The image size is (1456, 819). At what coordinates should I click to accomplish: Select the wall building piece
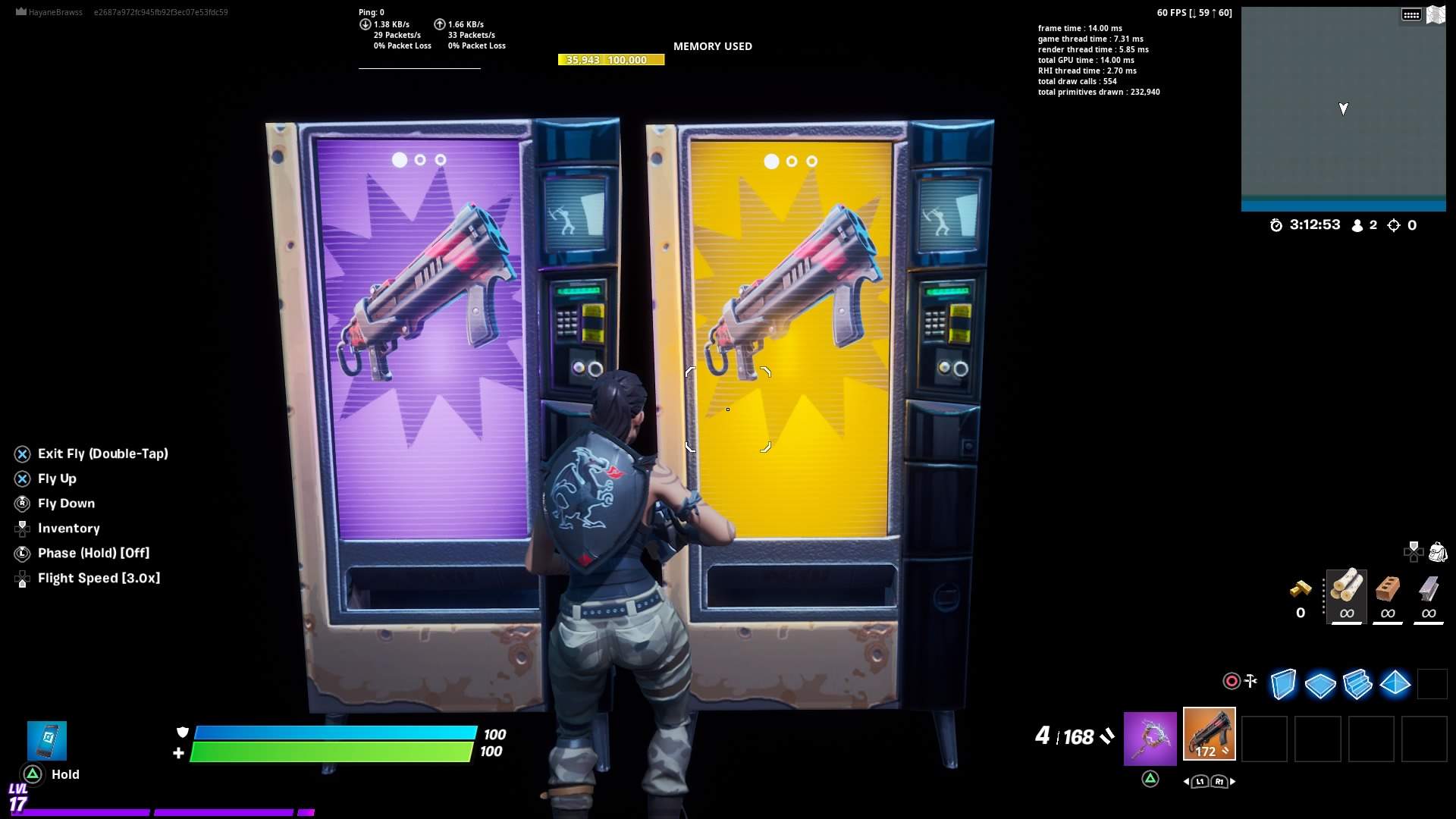(x=1283, y=684)
